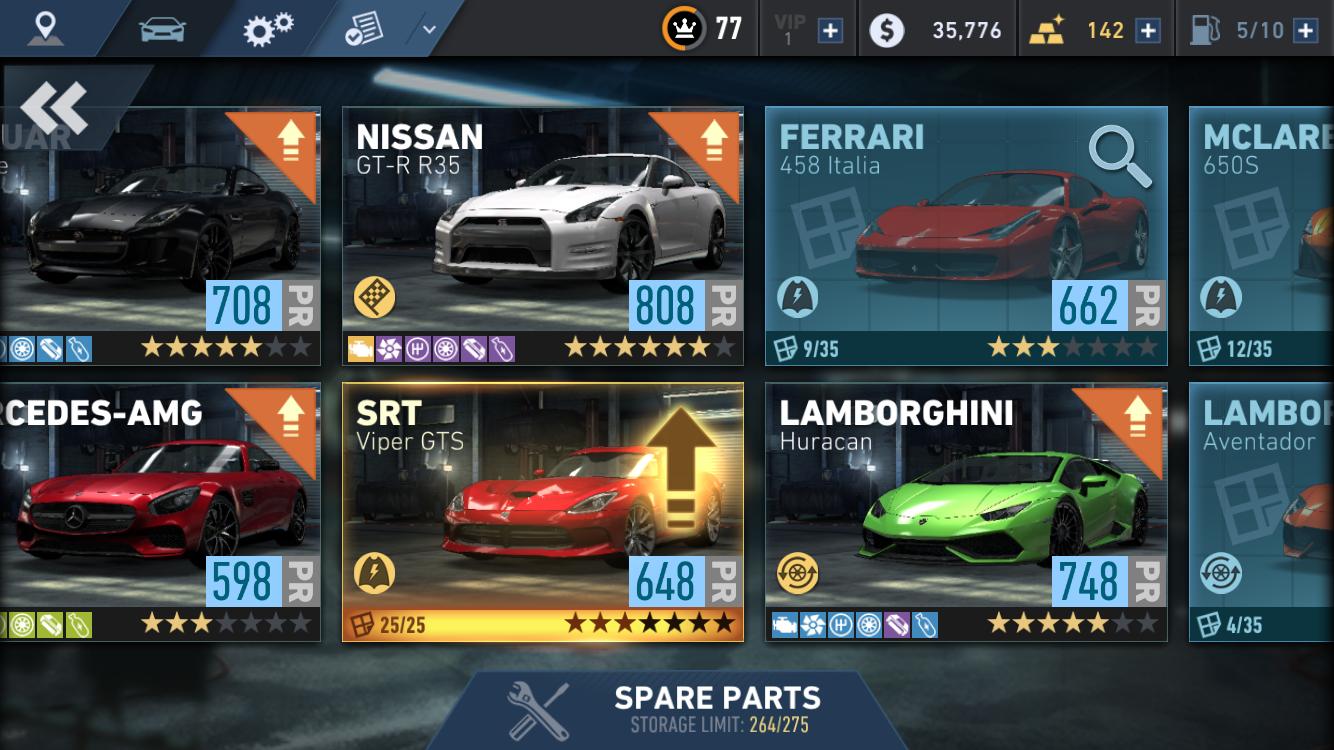This screenshot has height=750, width=1334.
Task: Buy more gold with plus button
Action: pos(1148,30)
